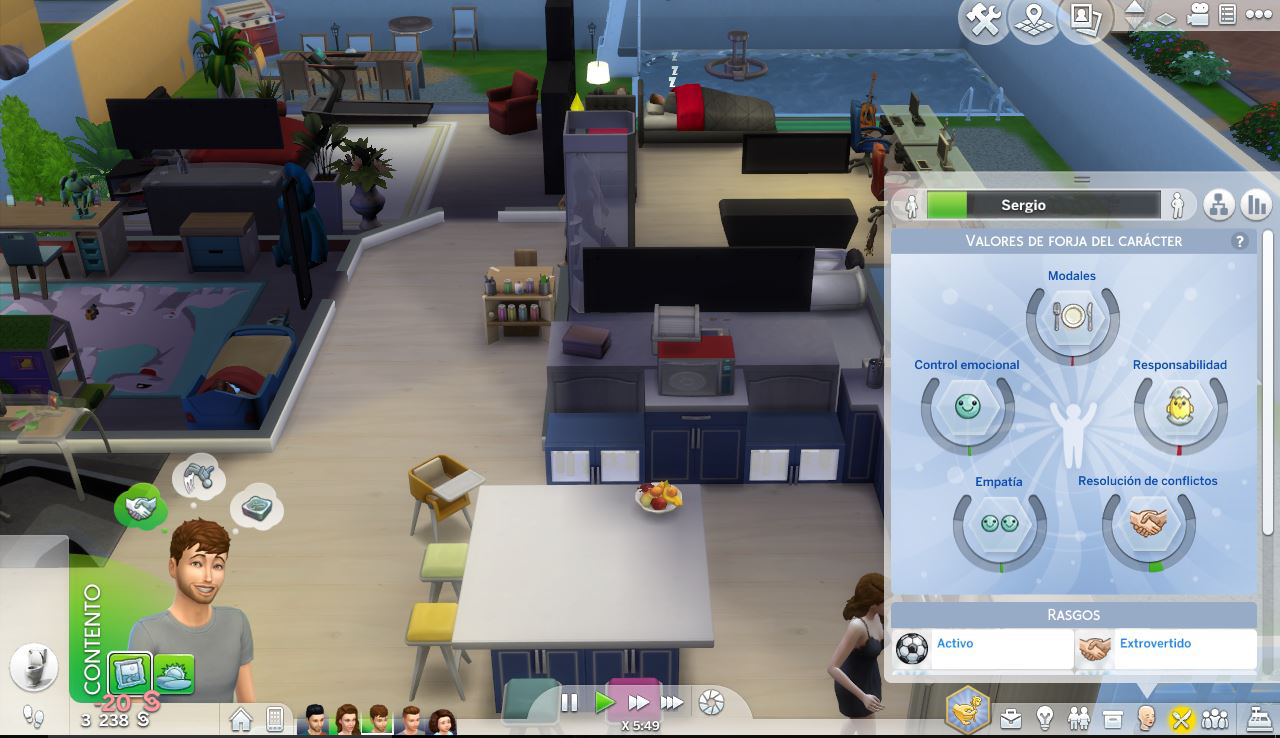
Task: Open the career briefcase panel
Action: pyautogui.click(x=1011, y=718)
